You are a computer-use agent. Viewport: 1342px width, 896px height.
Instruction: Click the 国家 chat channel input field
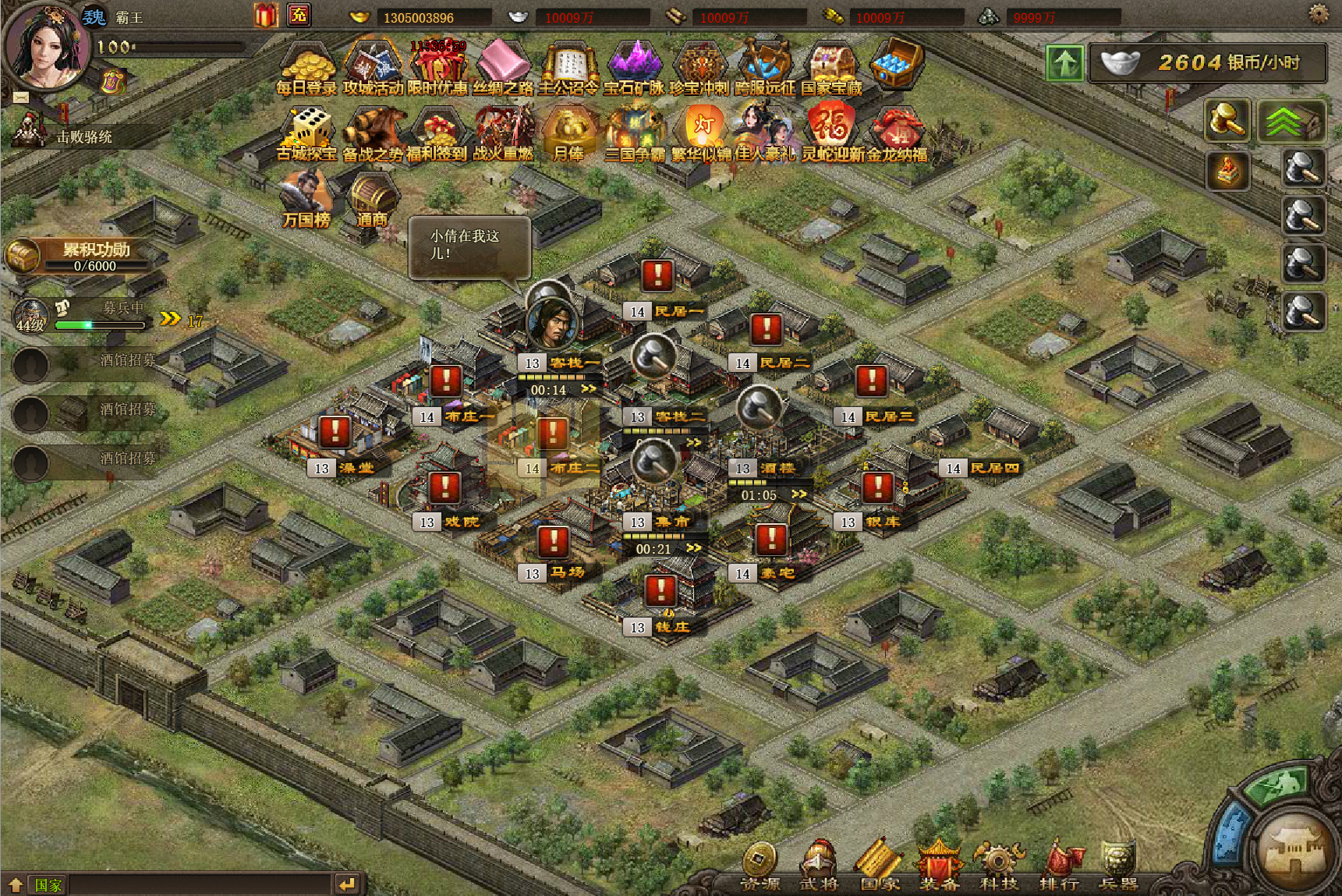click(199, 884)
